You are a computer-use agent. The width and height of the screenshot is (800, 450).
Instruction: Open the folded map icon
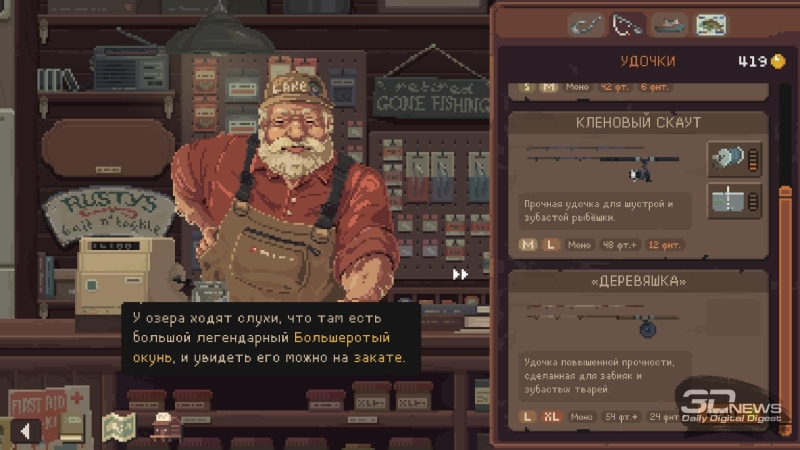click(118, 427)
